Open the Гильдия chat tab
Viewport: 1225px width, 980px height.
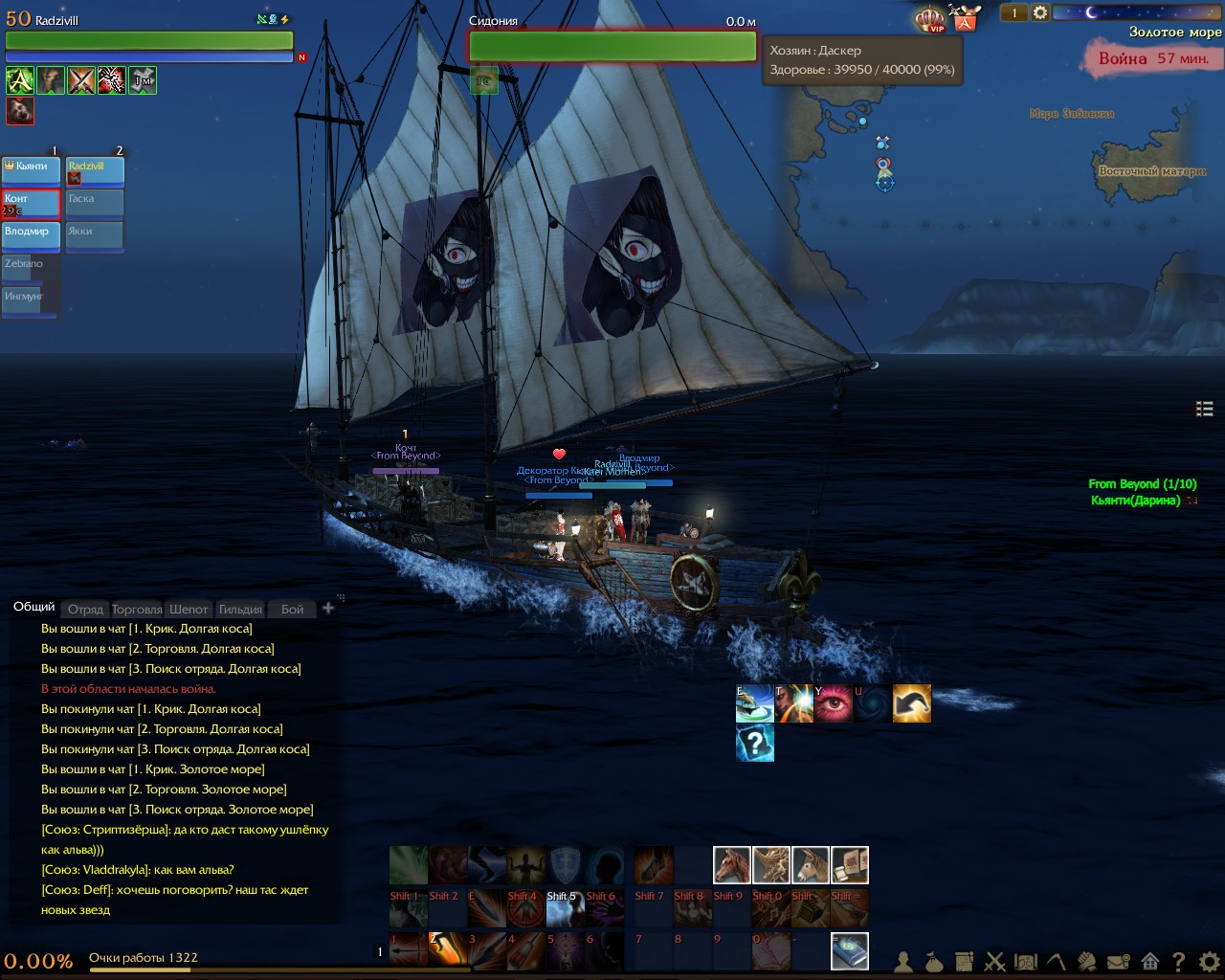pyautogui.click(x=240, y=610)
